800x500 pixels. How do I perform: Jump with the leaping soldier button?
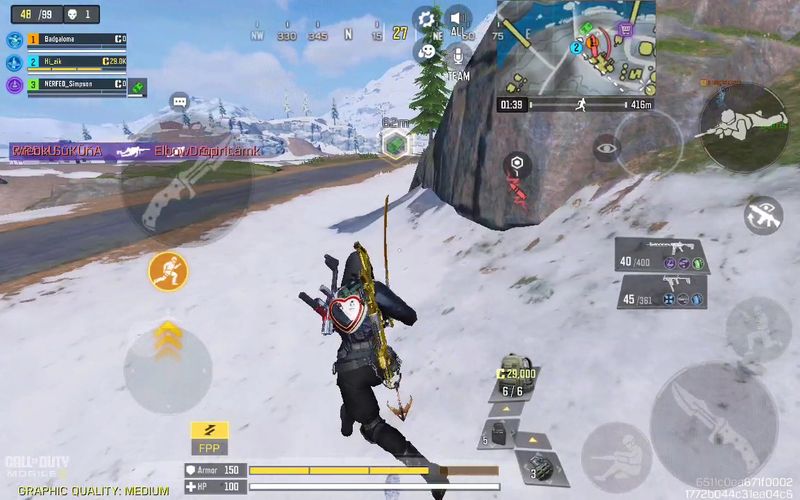[758, 328]
